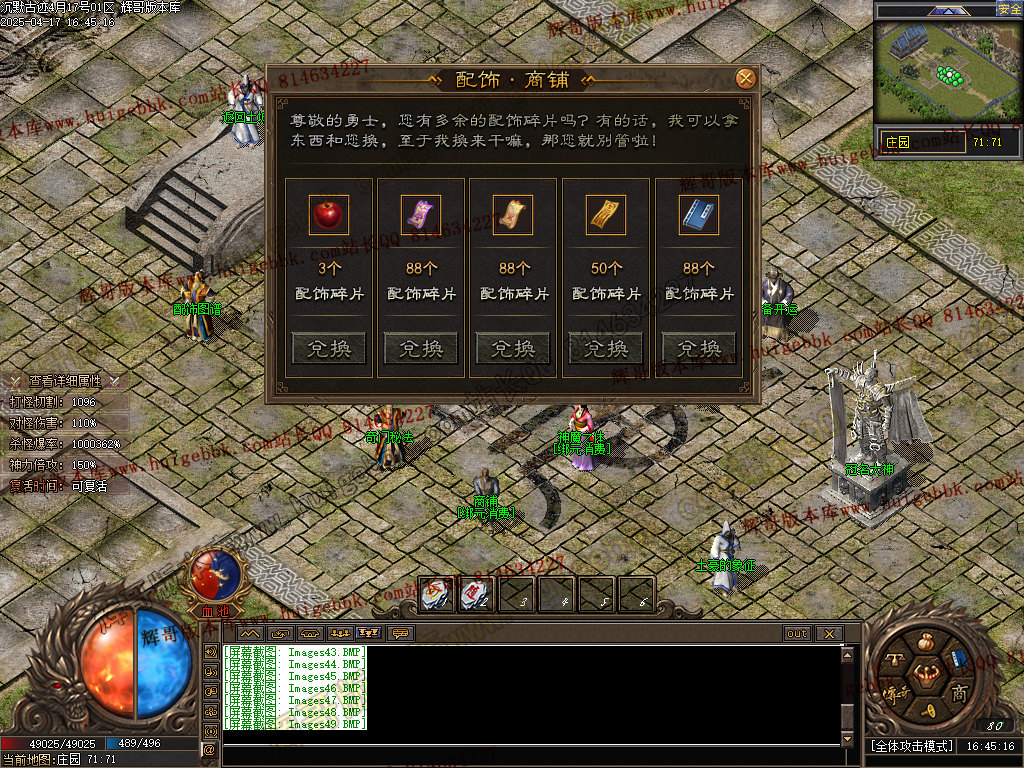1024x768 pixels.
Task: Click 兑换 under the red apple
Action: (x=329, y=348)
